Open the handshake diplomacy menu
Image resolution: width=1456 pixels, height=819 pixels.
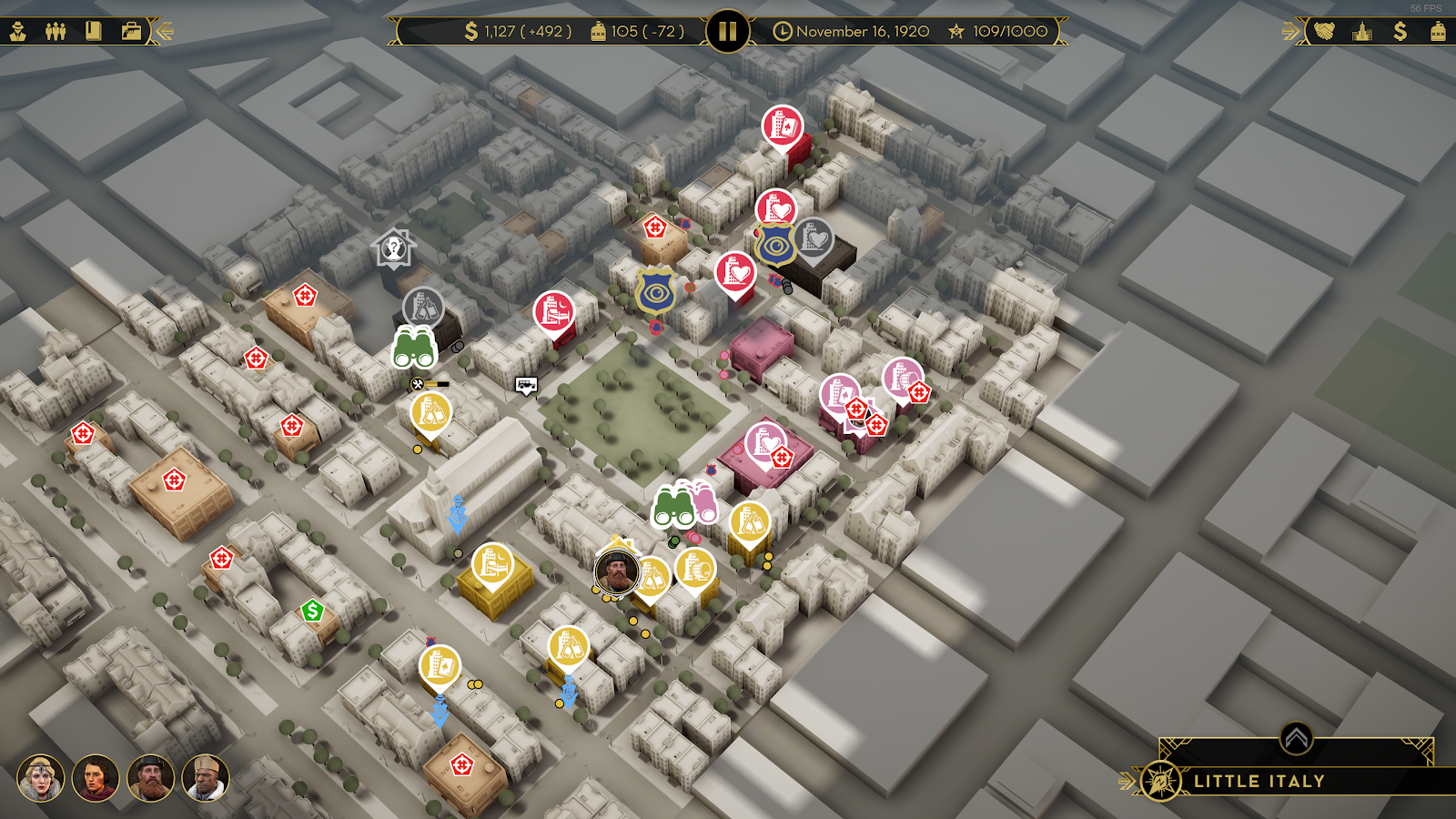[x=1324, y=32]
